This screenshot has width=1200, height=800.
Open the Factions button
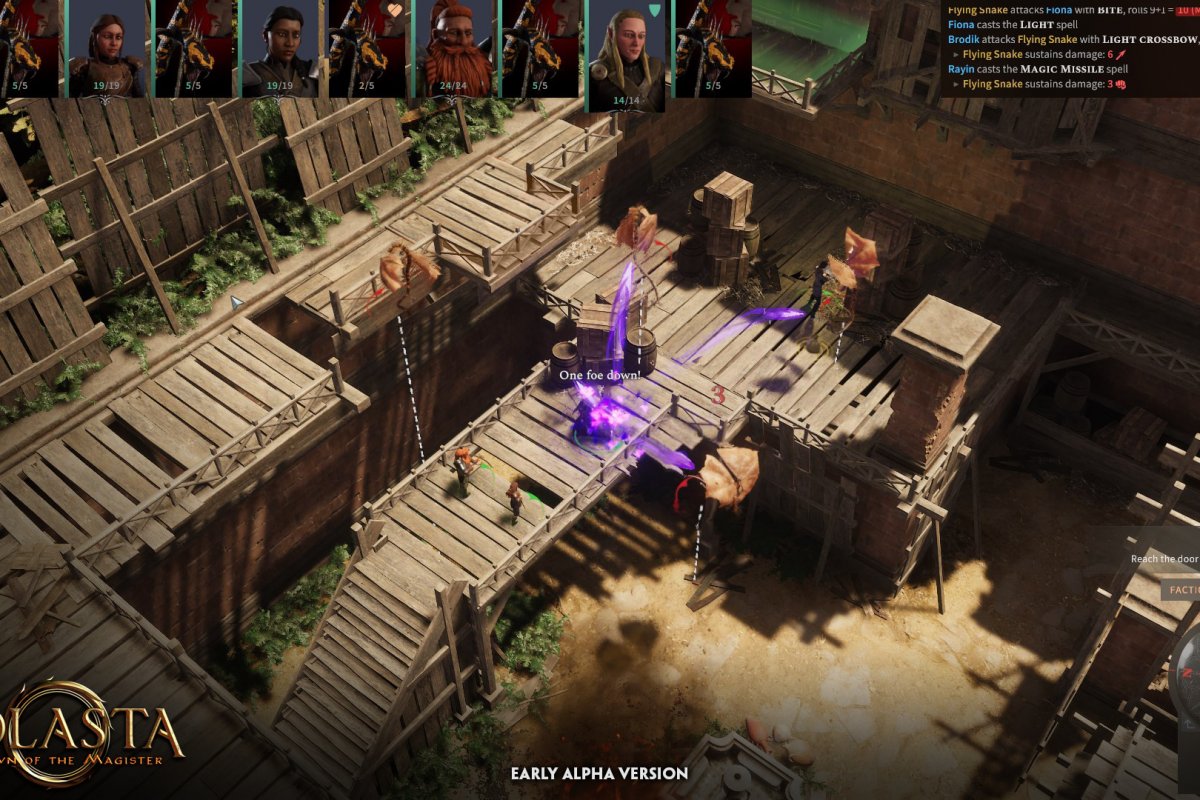pos(1183,590)
